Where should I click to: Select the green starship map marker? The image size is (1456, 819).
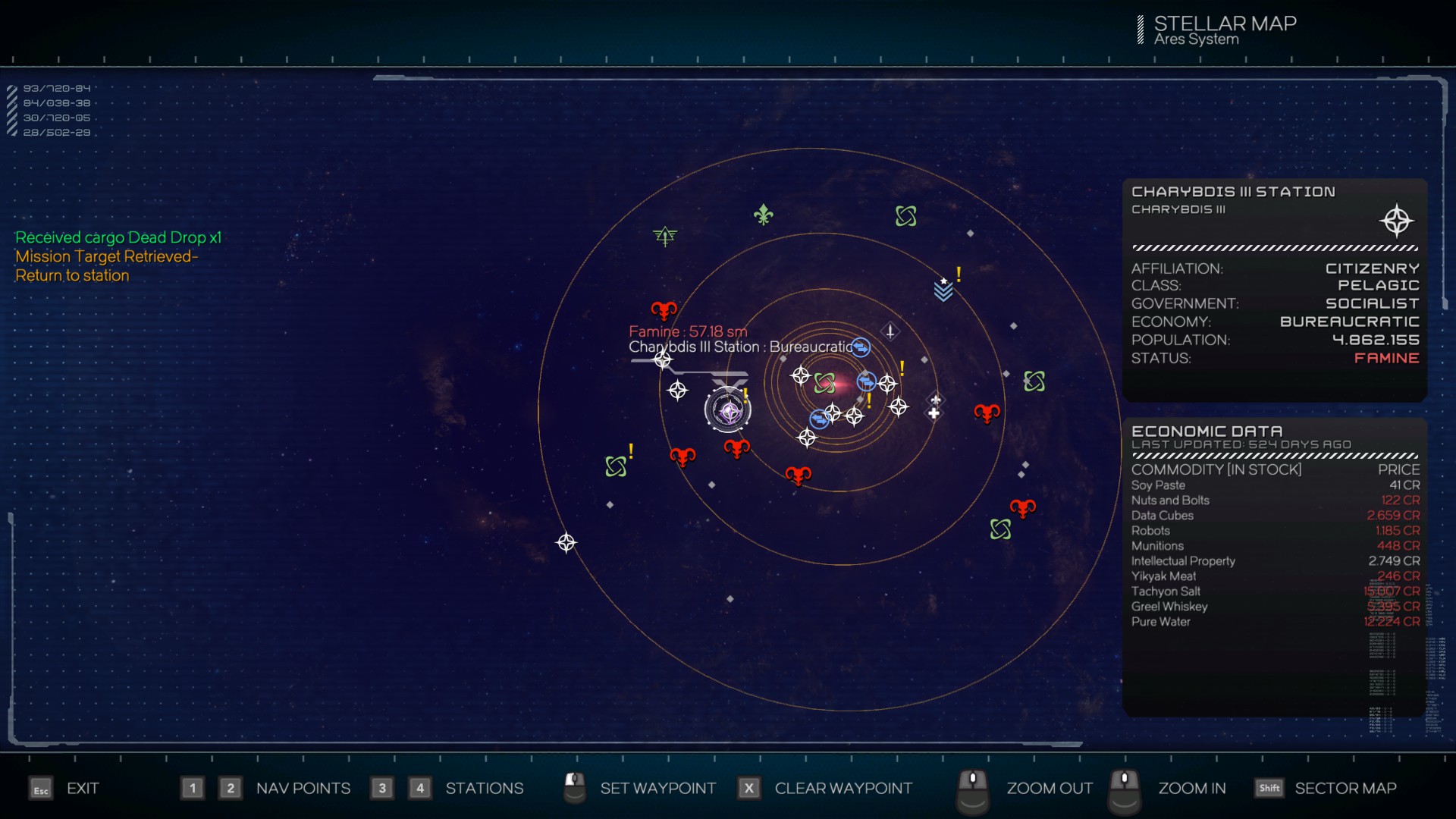pos(665,237)
